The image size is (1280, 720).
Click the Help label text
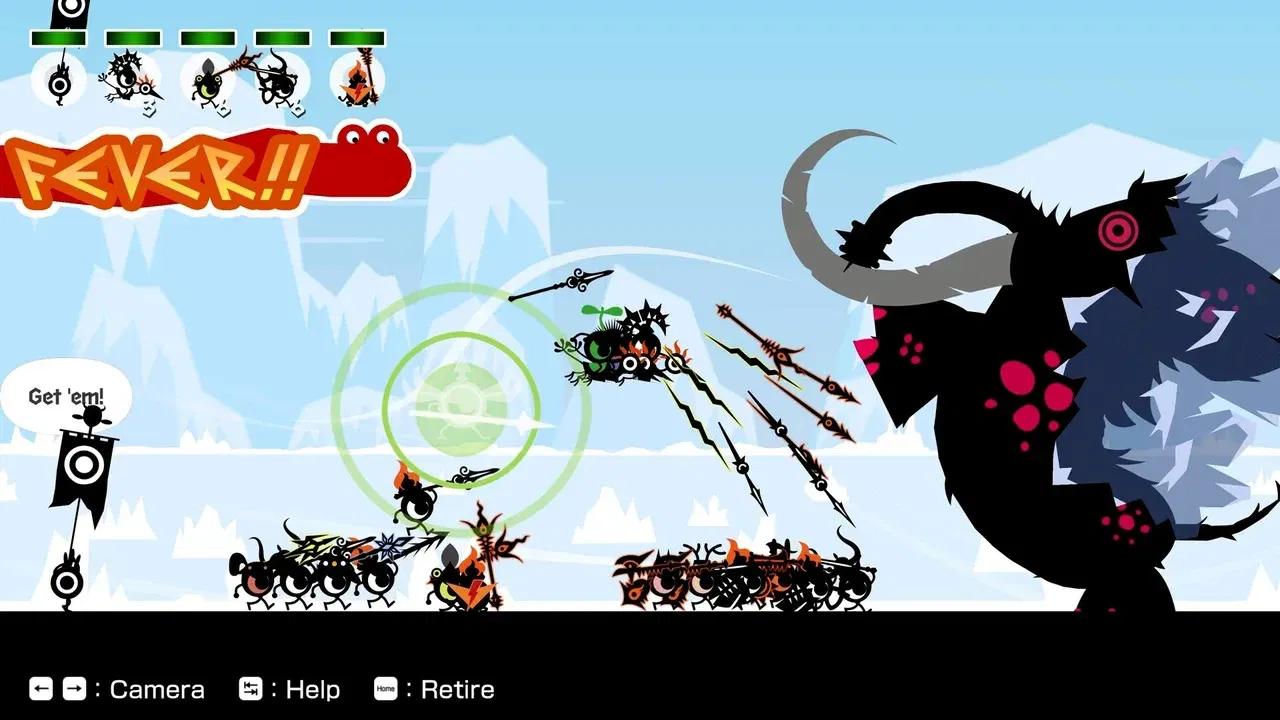point(312,689)
